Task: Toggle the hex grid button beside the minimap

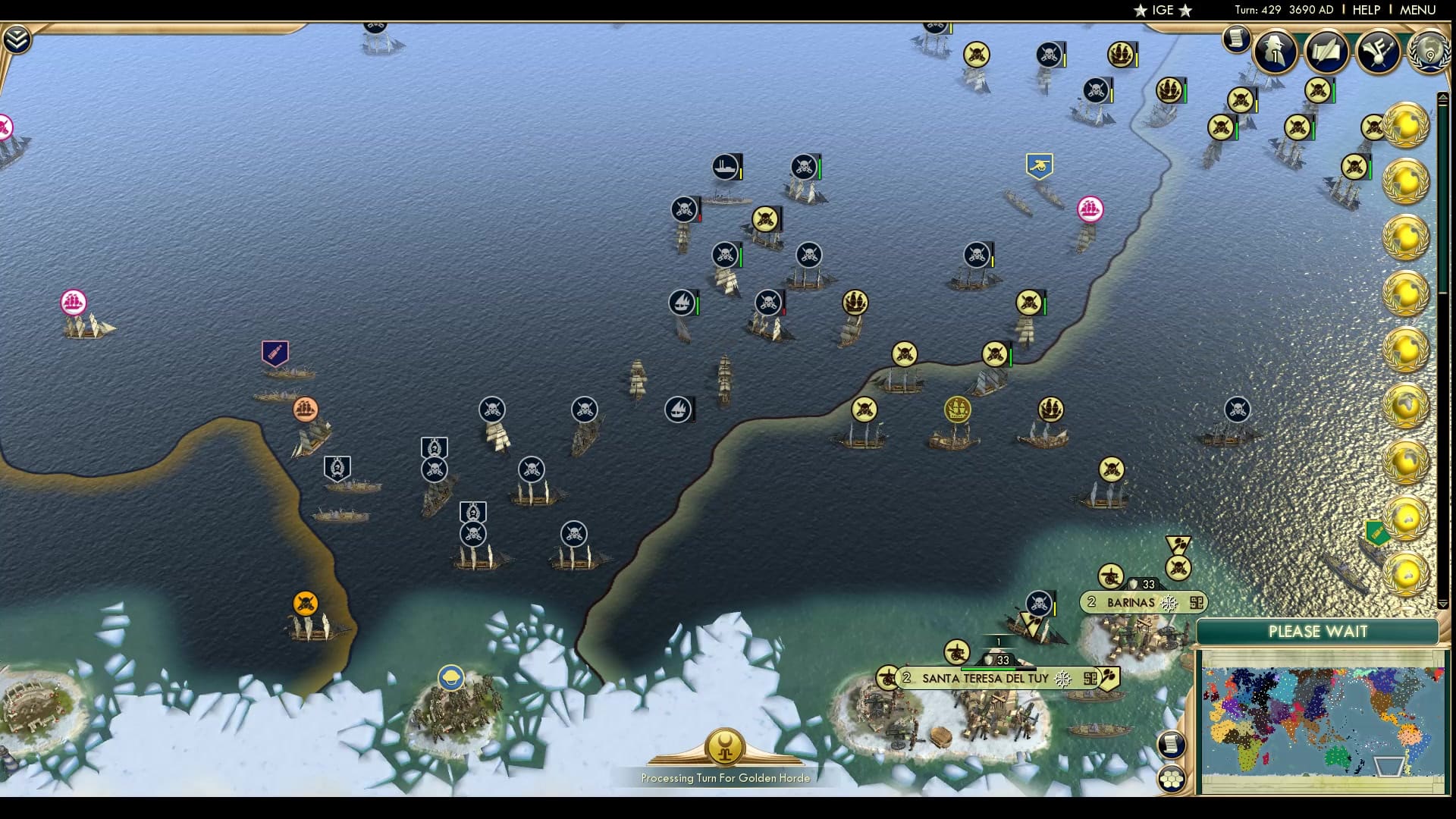Action: [1173, 777]
